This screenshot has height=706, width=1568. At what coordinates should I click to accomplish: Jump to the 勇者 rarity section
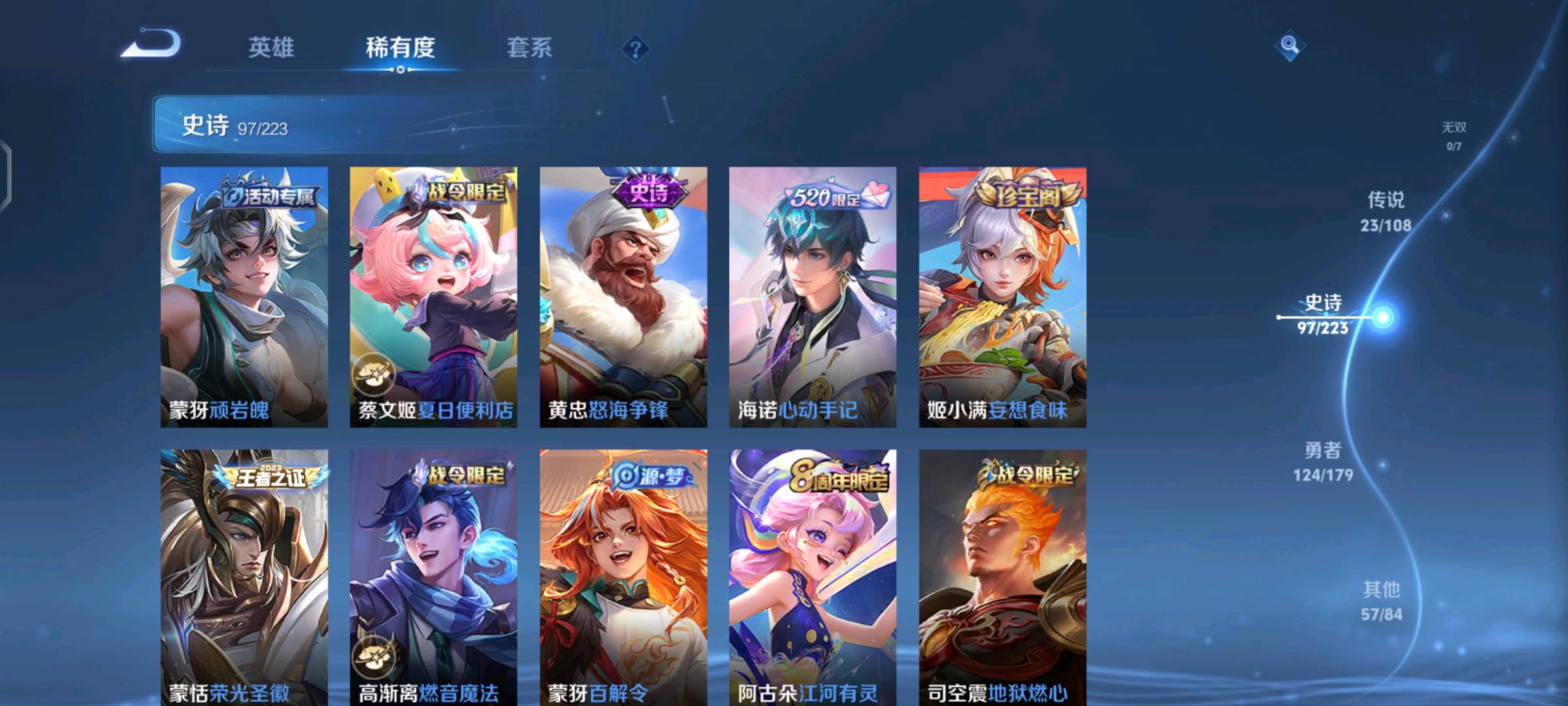tap(1323, 462)
